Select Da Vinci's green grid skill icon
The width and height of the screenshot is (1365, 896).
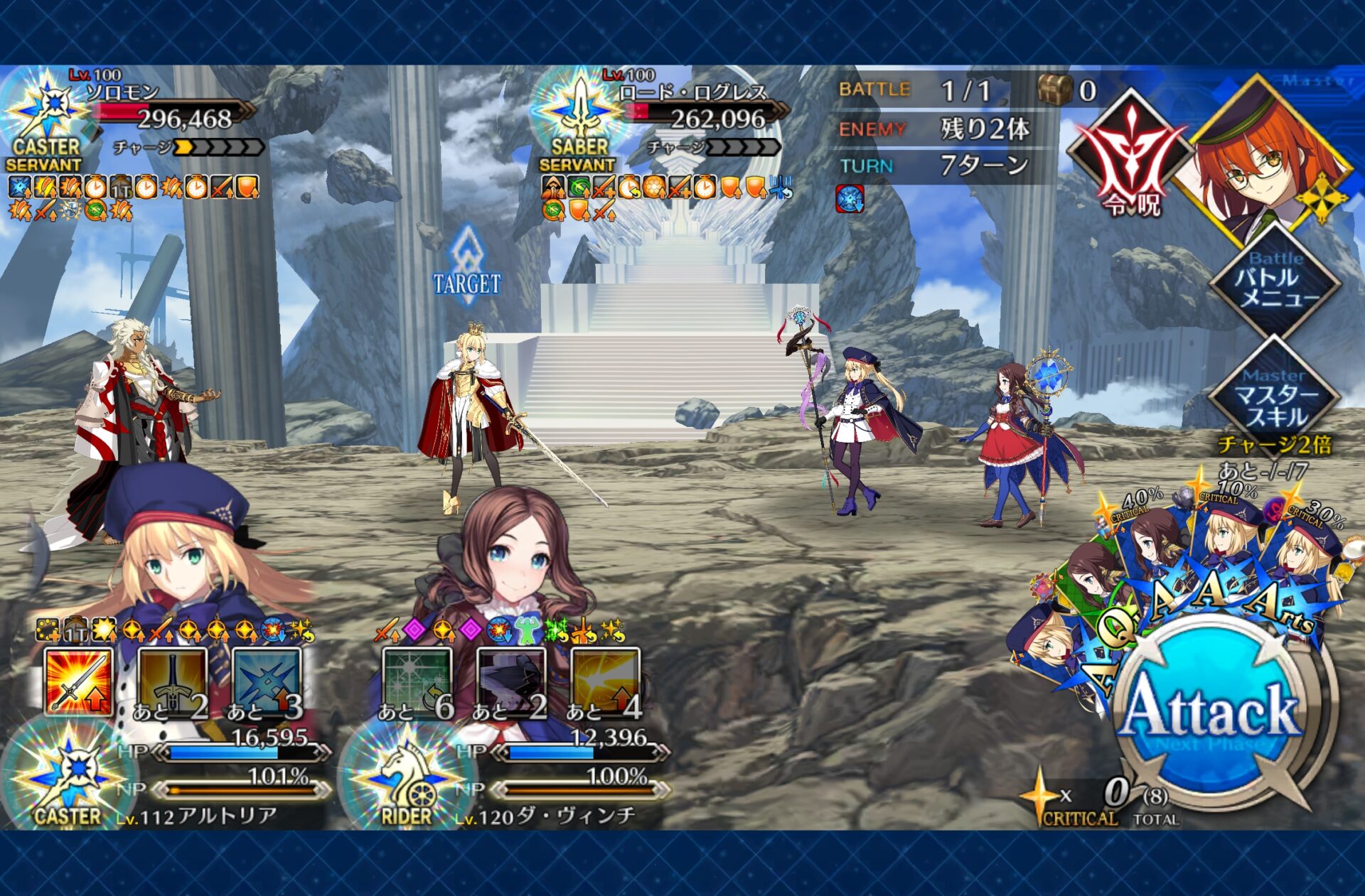[417, 682]
